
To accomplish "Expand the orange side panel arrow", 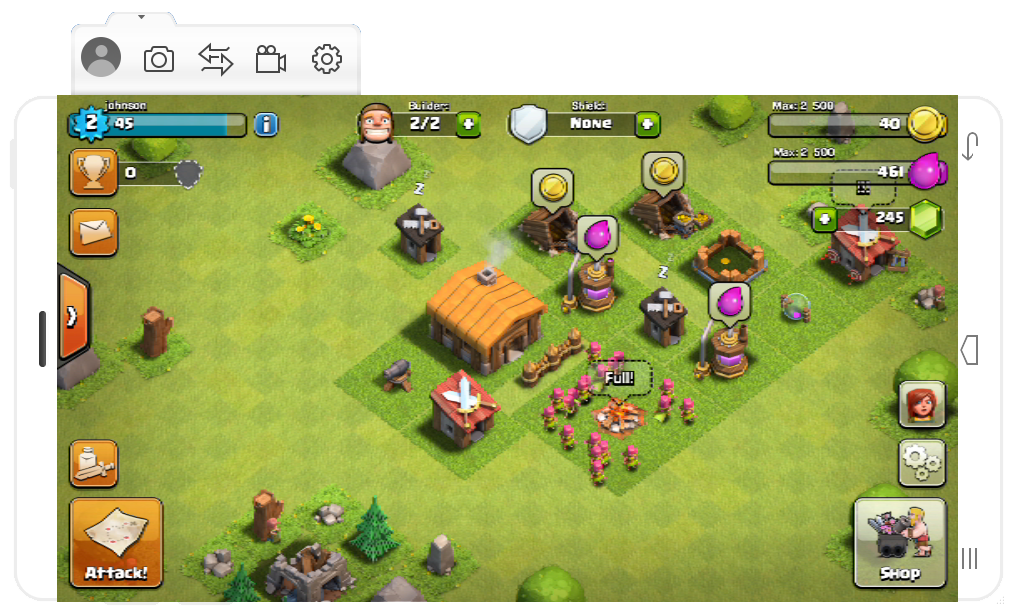I will 73,317.
